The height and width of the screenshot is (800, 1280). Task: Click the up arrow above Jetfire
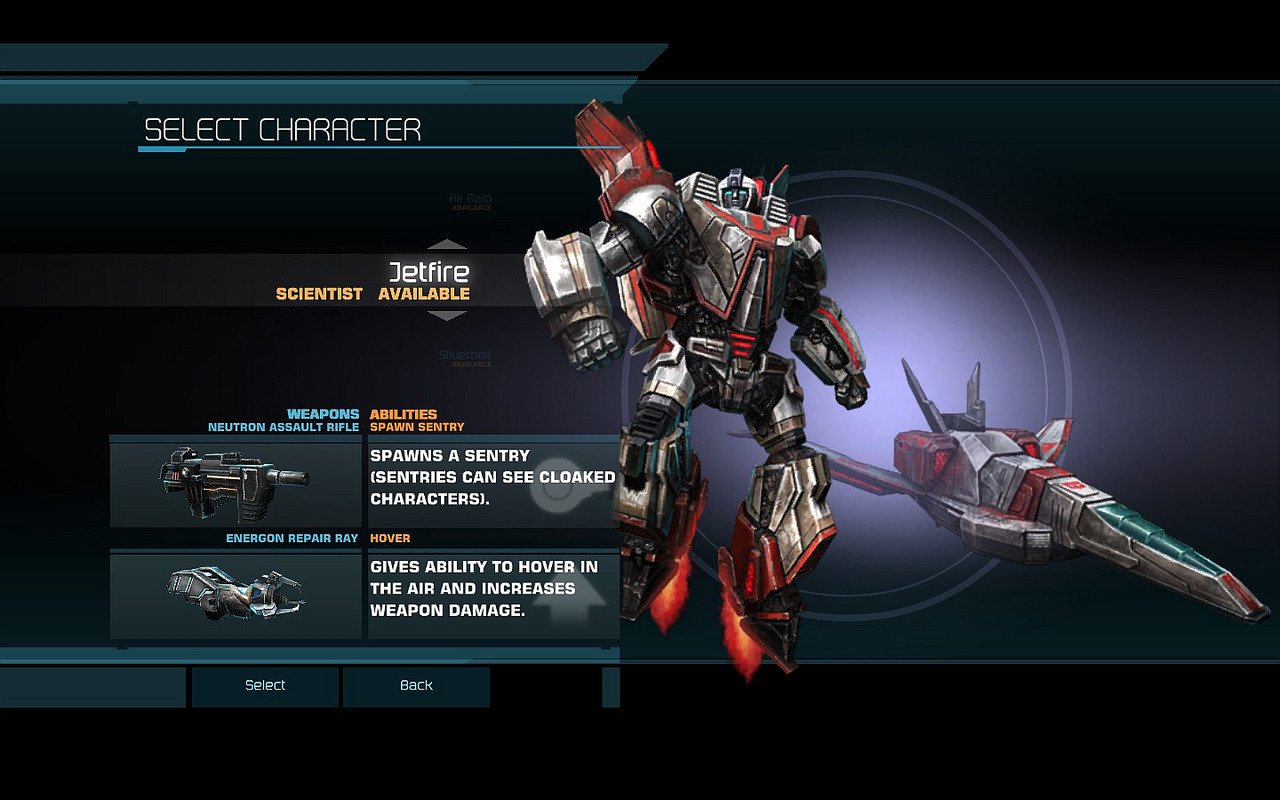point(447,244)
